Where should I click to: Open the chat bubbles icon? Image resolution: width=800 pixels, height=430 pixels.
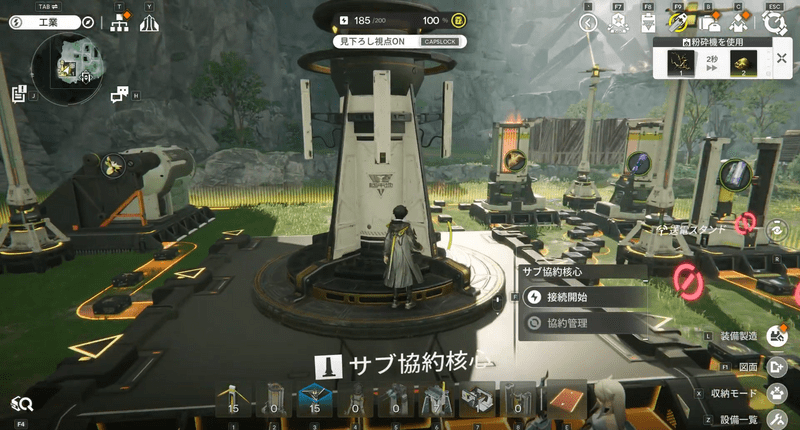[119, 94]
